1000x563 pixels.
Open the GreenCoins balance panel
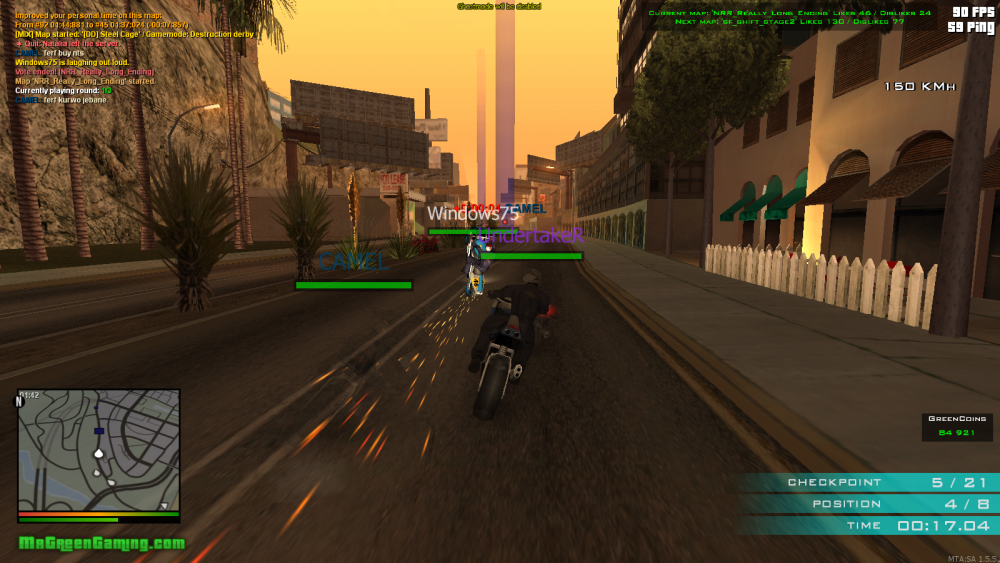point(957,427)
